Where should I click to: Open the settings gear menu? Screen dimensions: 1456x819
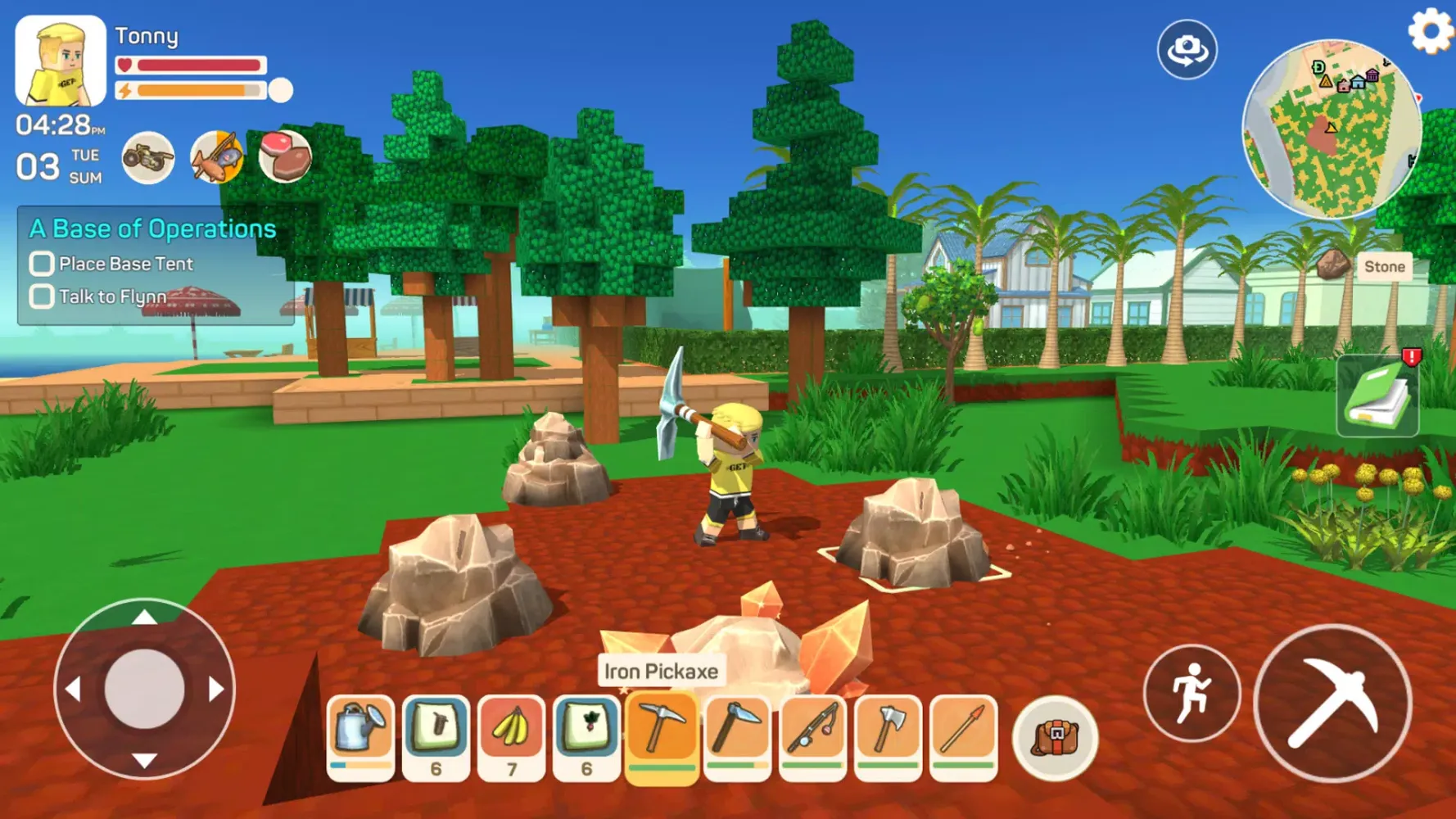(1430, 31)
